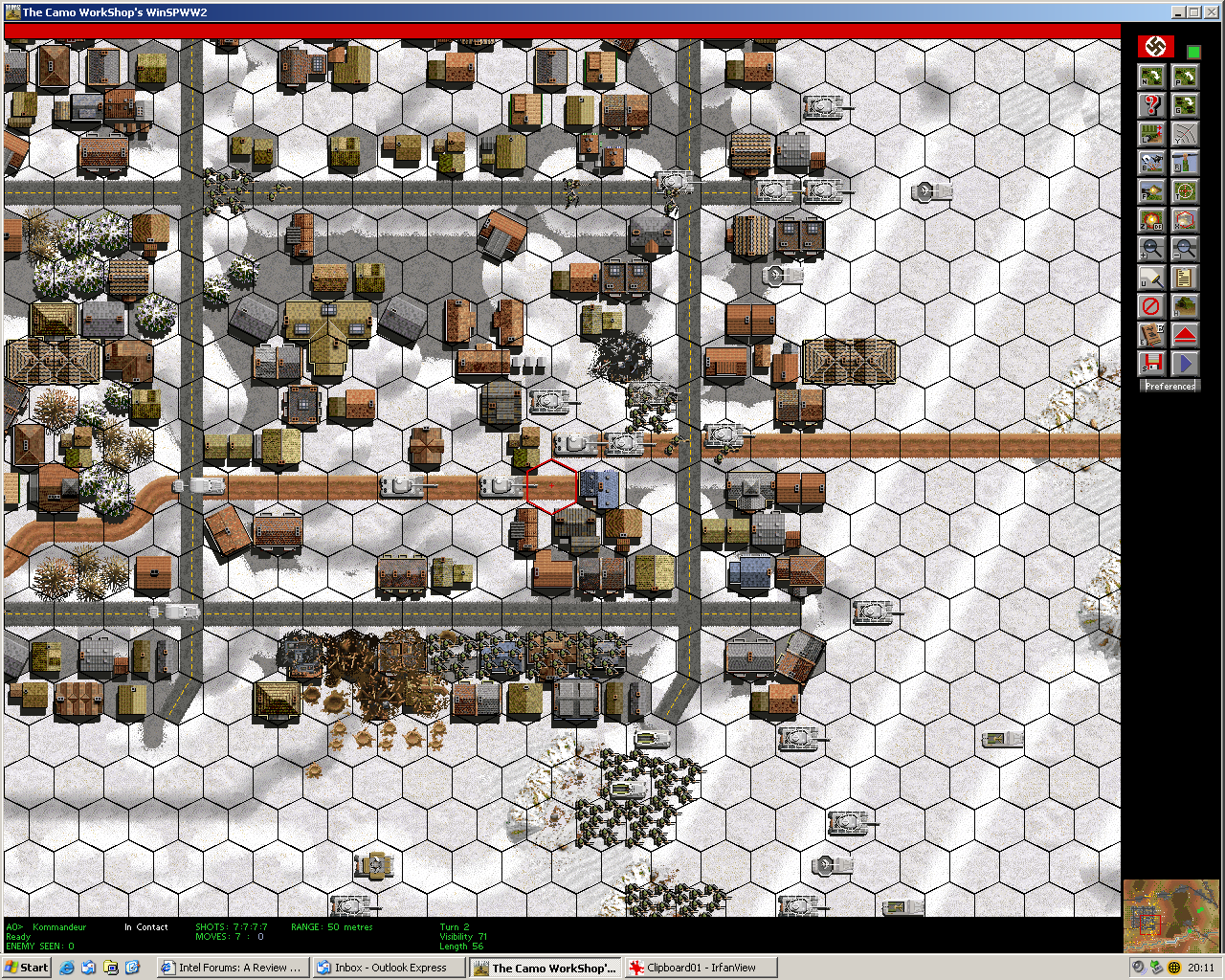The height and width of the screenshot is (980, 1225).
Task: Open the clipboard report button
Action: pyautogui.click(x=1185, y=278)
